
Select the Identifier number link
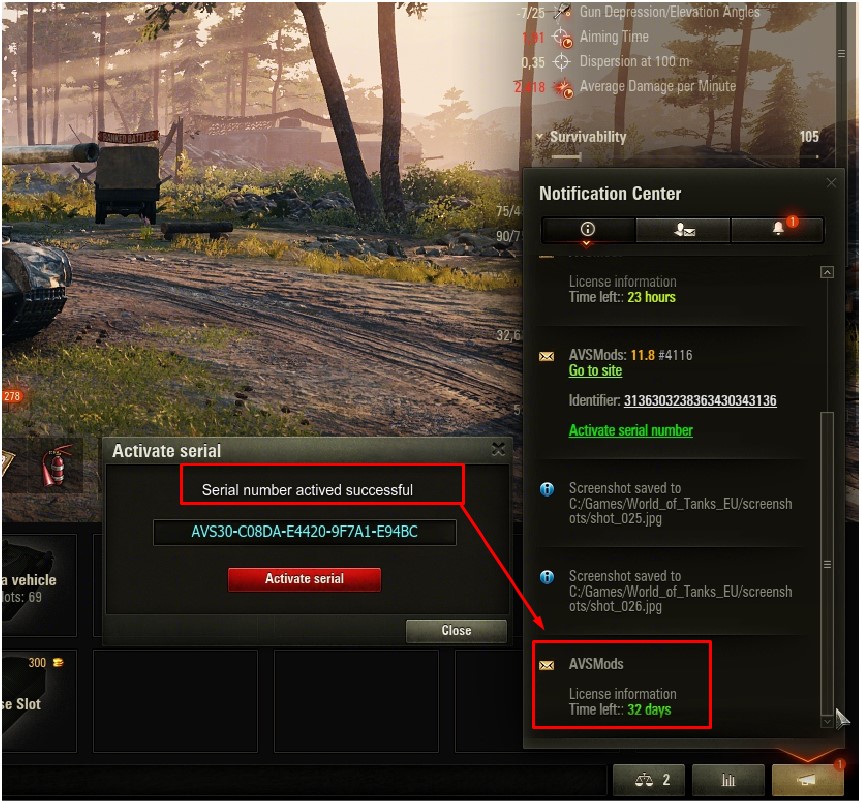(x=700, y=401)
